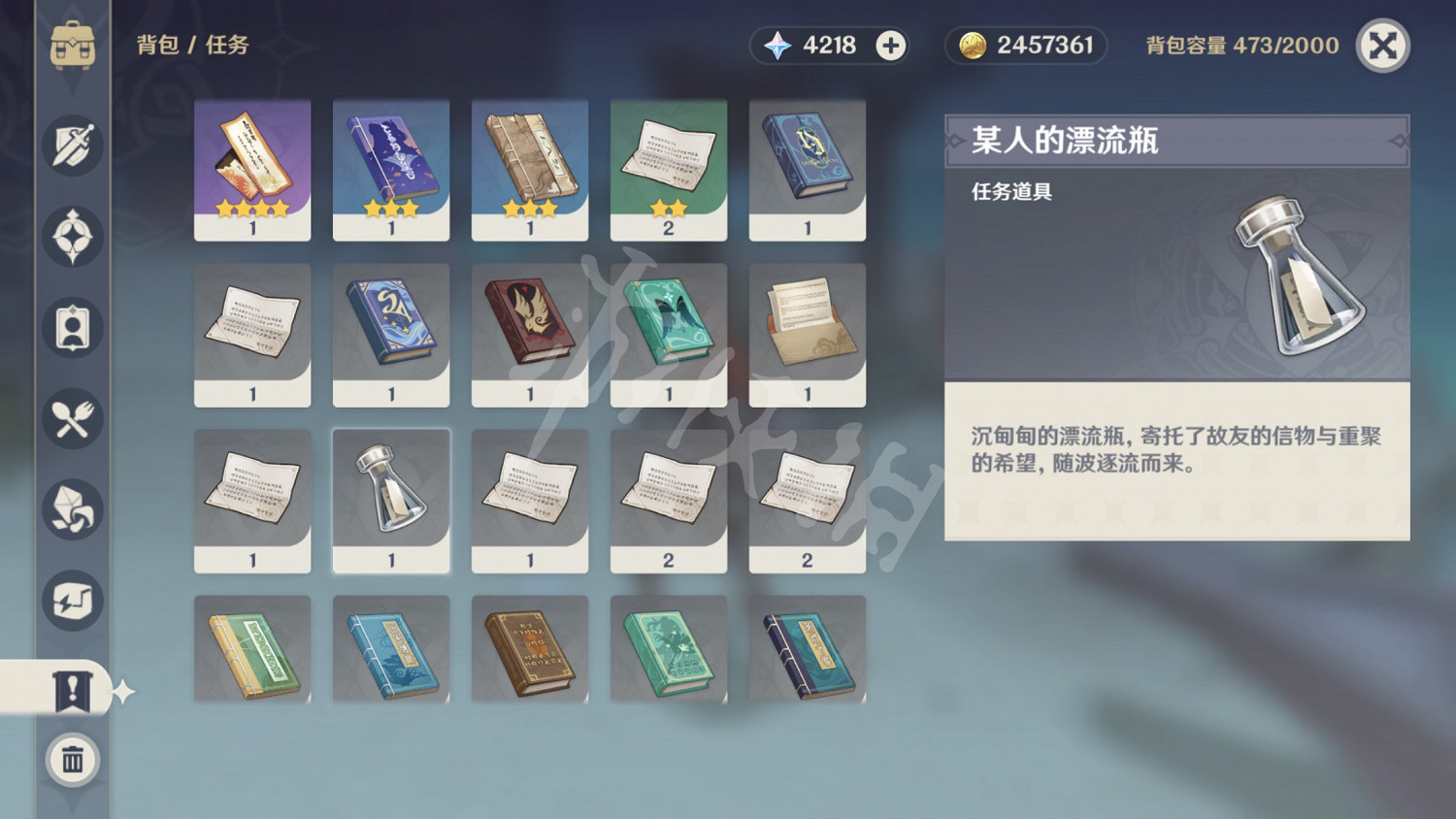Switch to the weapons category in sidebar
The height and width of the screenshot is (819, 1456).
pos(73,146)
